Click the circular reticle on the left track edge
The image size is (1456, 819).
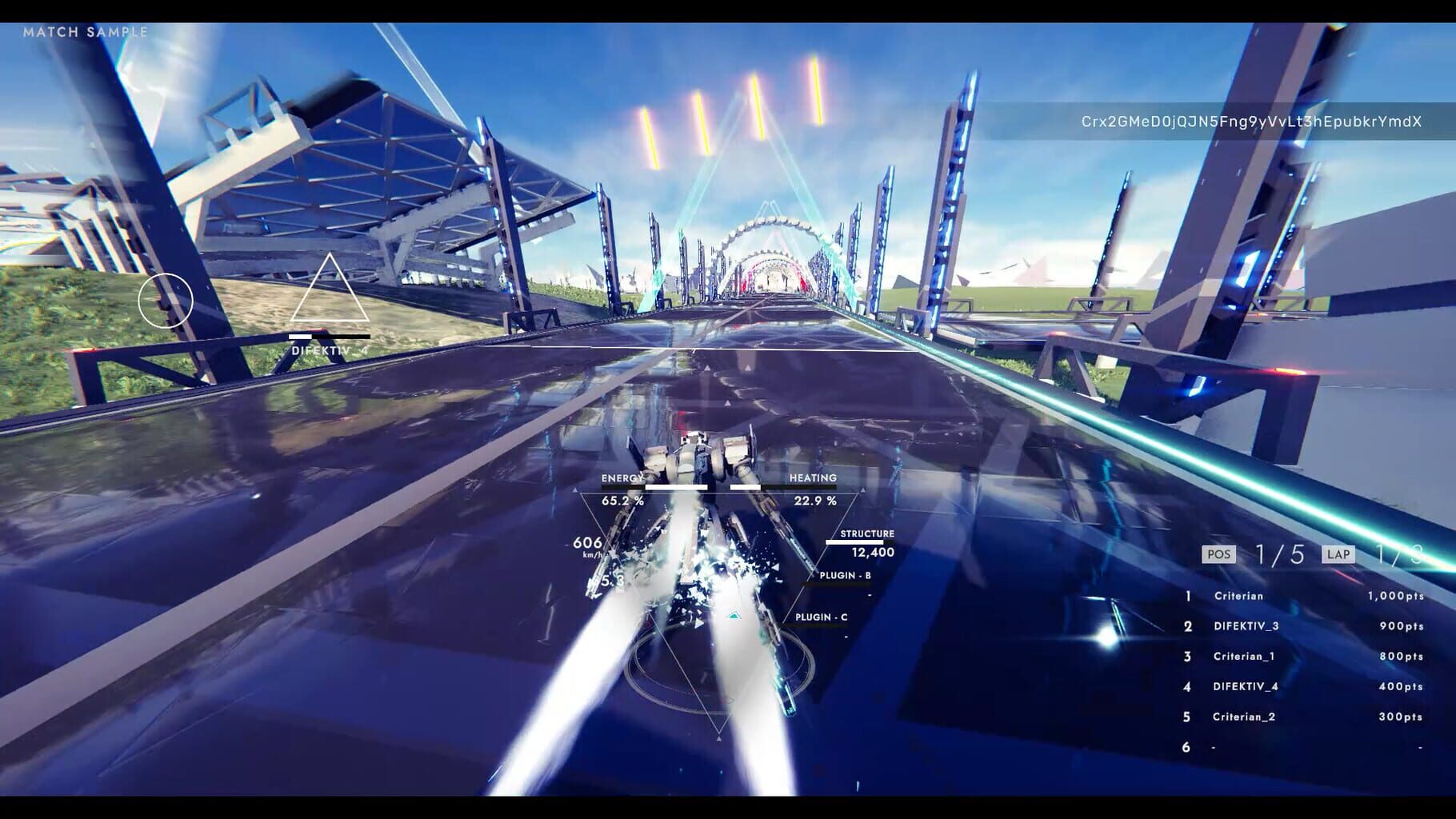pos(165,300)
